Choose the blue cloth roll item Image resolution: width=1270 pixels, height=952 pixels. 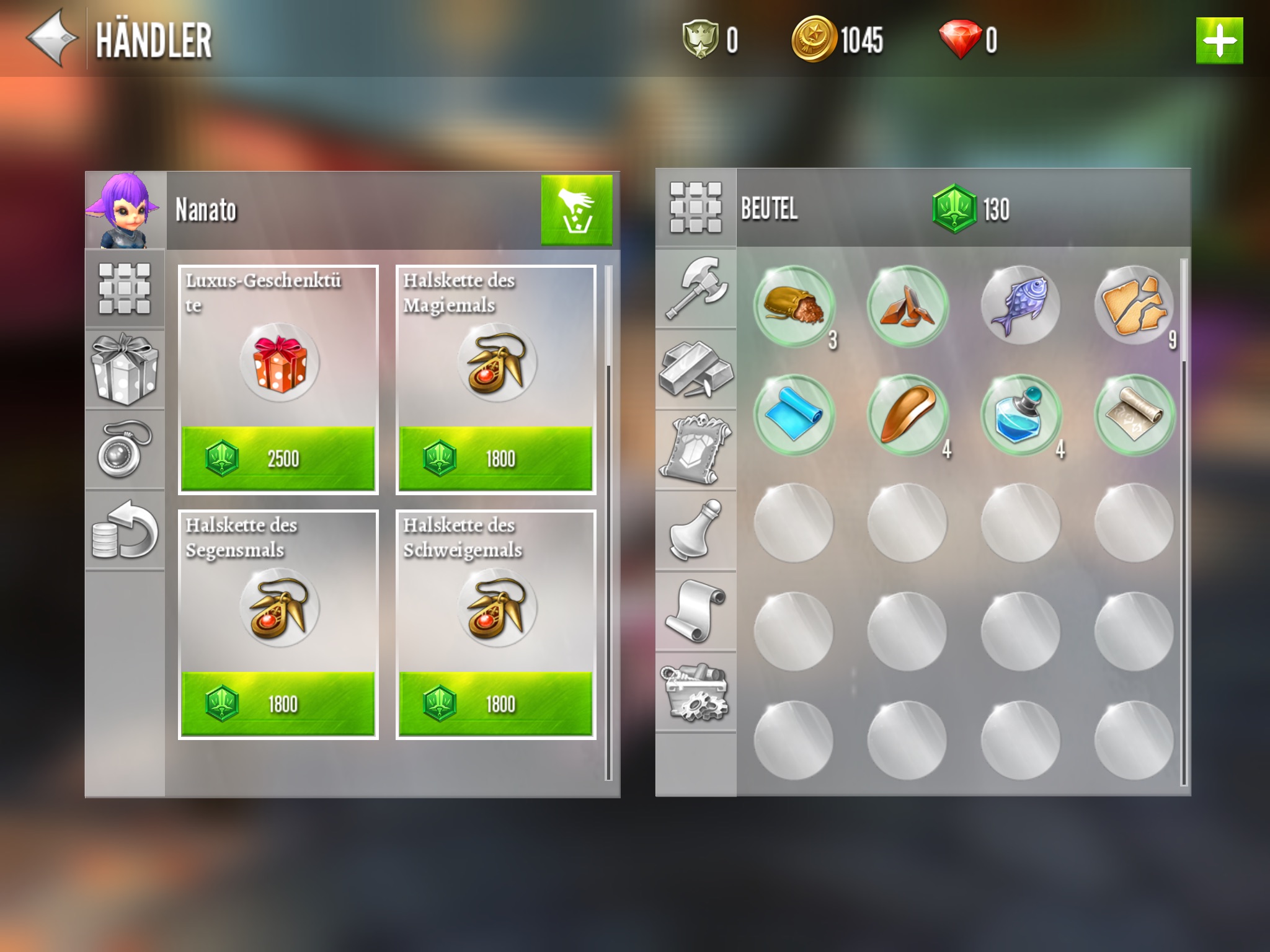[x=794, y=415]
